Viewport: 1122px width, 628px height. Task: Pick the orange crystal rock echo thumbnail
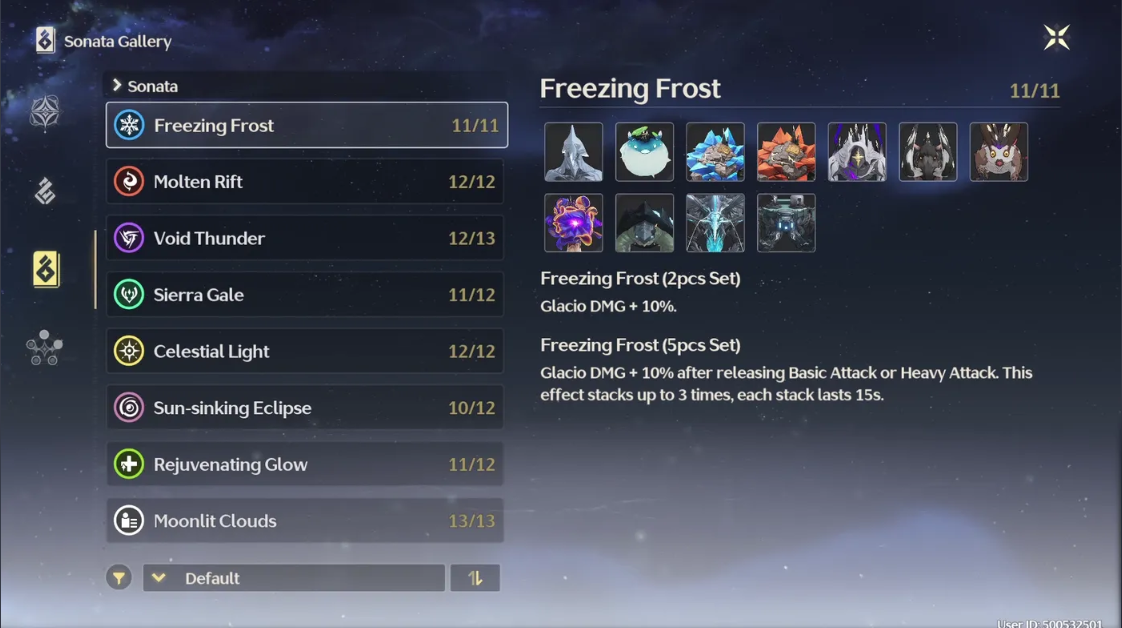pyautogui.click(x=786, y=152)
